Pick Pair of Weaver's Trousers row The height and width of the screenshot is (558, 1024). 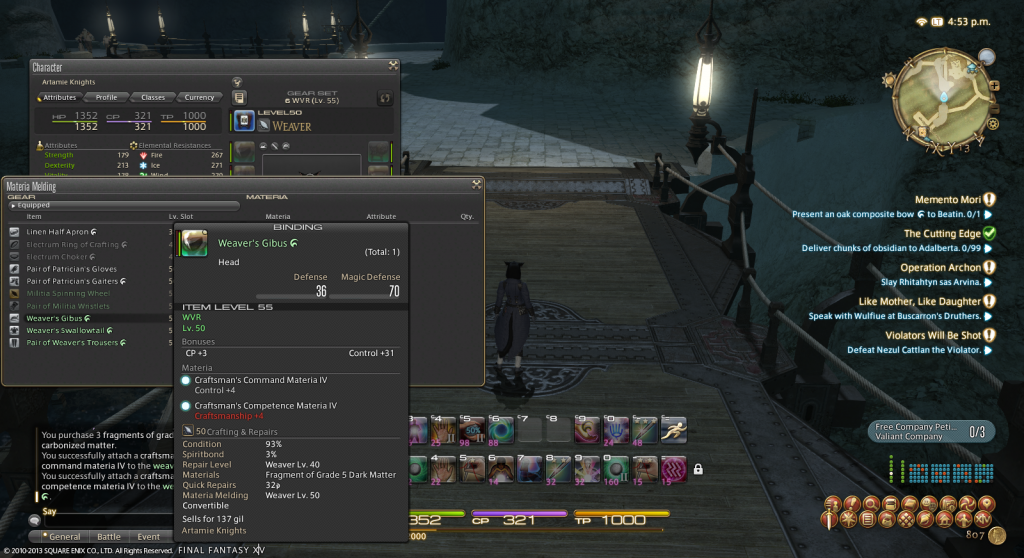[x=72, y=343]
